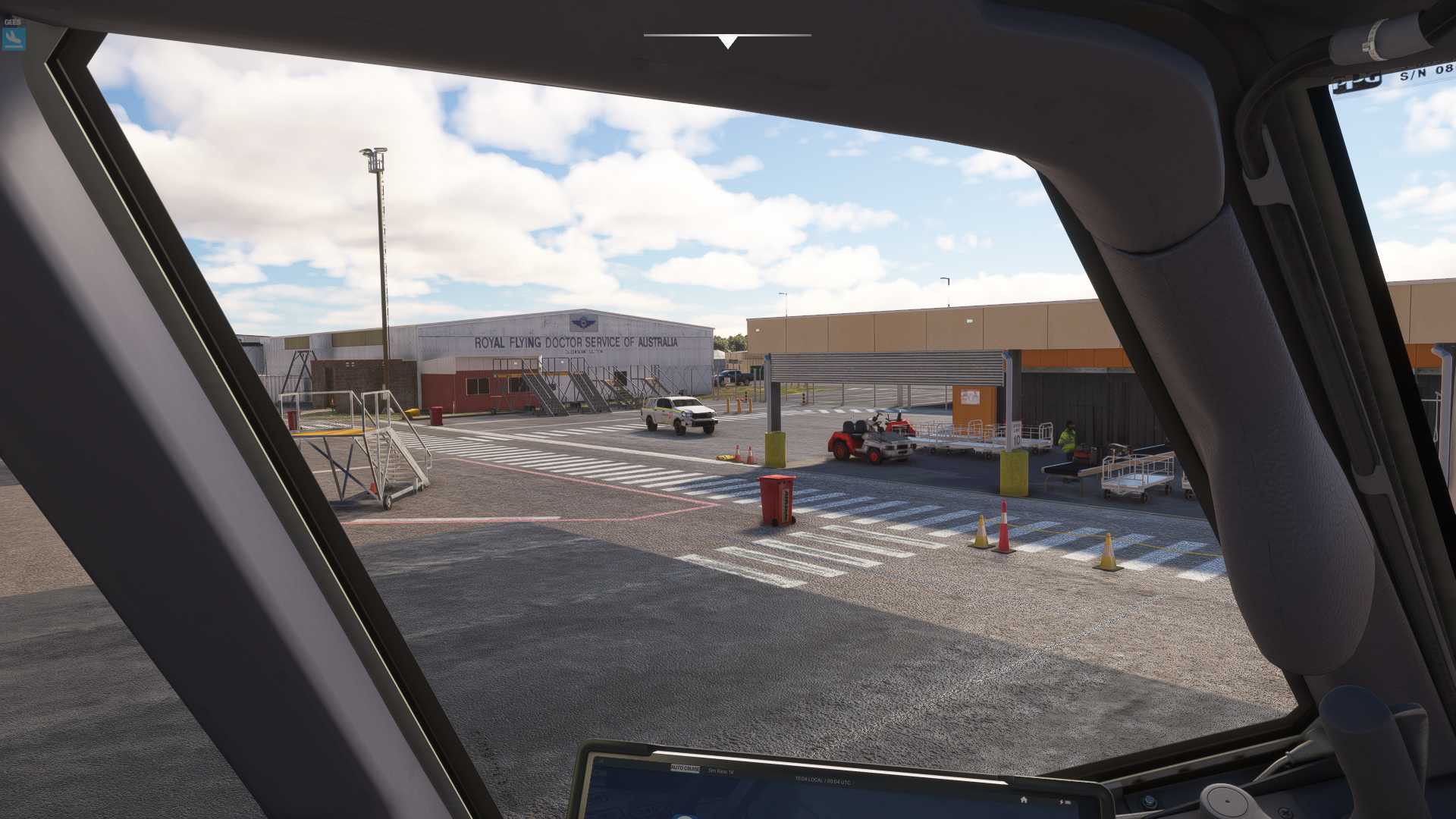Toggle the AUTO CRUISE button on the tablet
The width and height of the screenshot is (1456, 819).
tap(685, 768)
